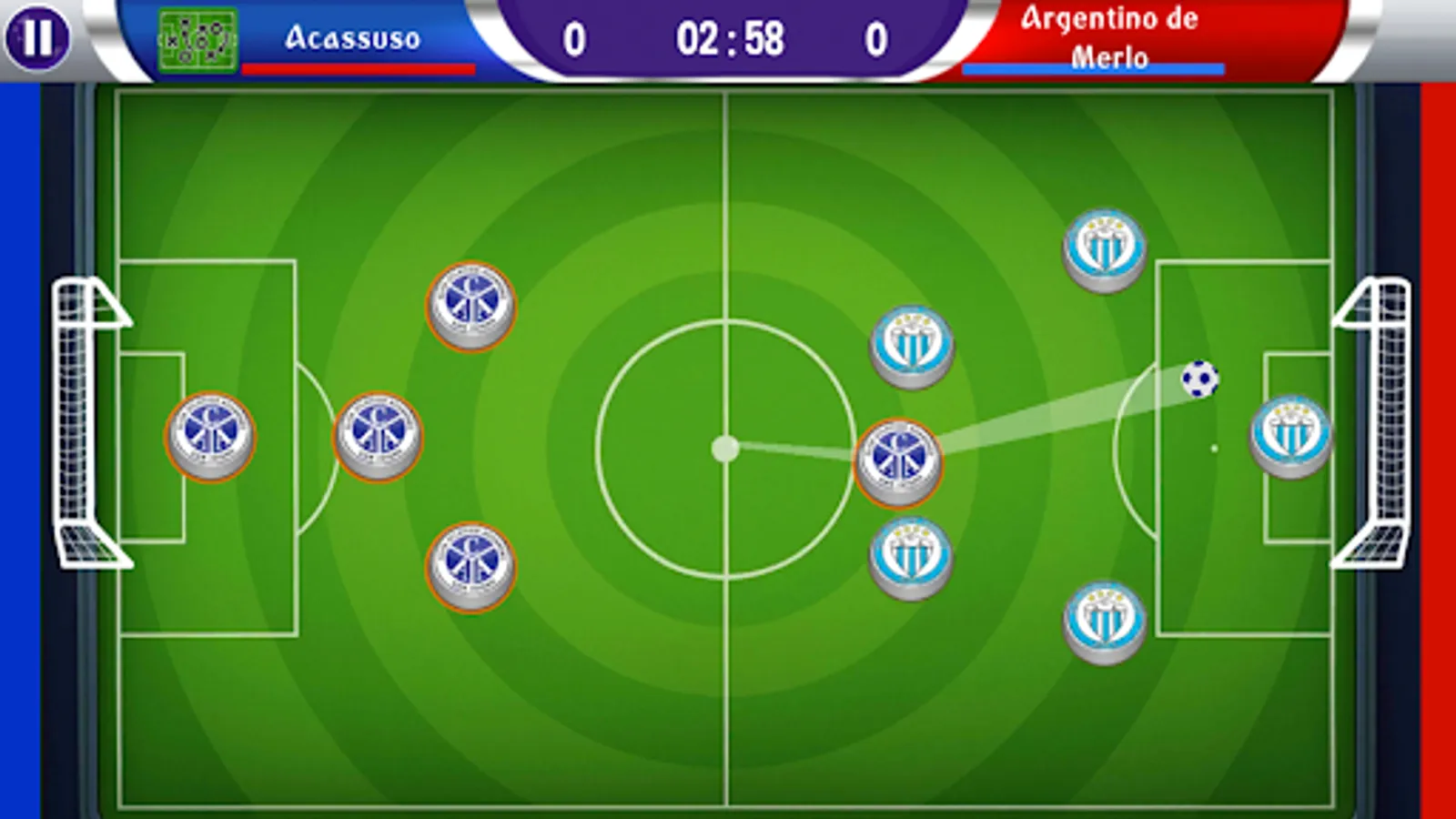The height and width of the screenshot is (819, 1456).
Task: Select the ball near the right penalty area
Action: [x=1201, y=380]
